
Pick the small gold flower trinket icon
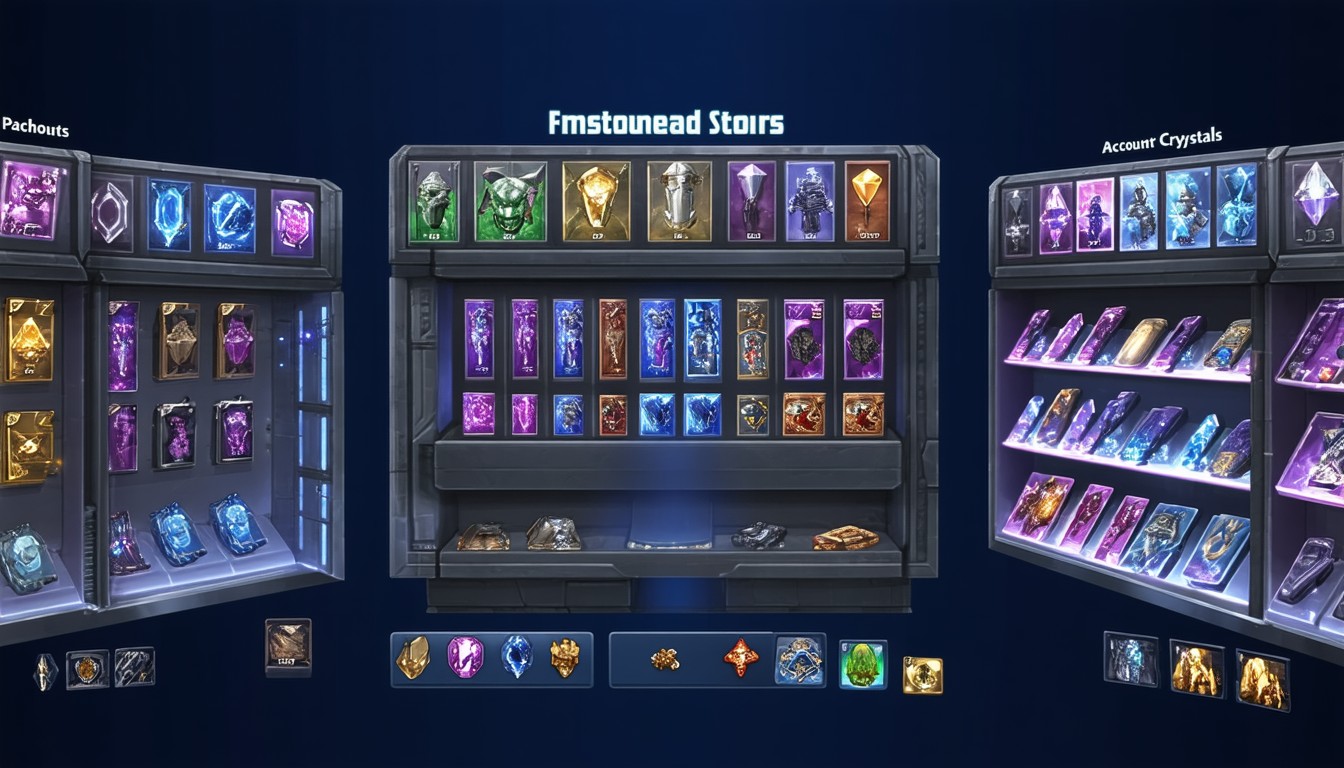click(x=665, y=659)
